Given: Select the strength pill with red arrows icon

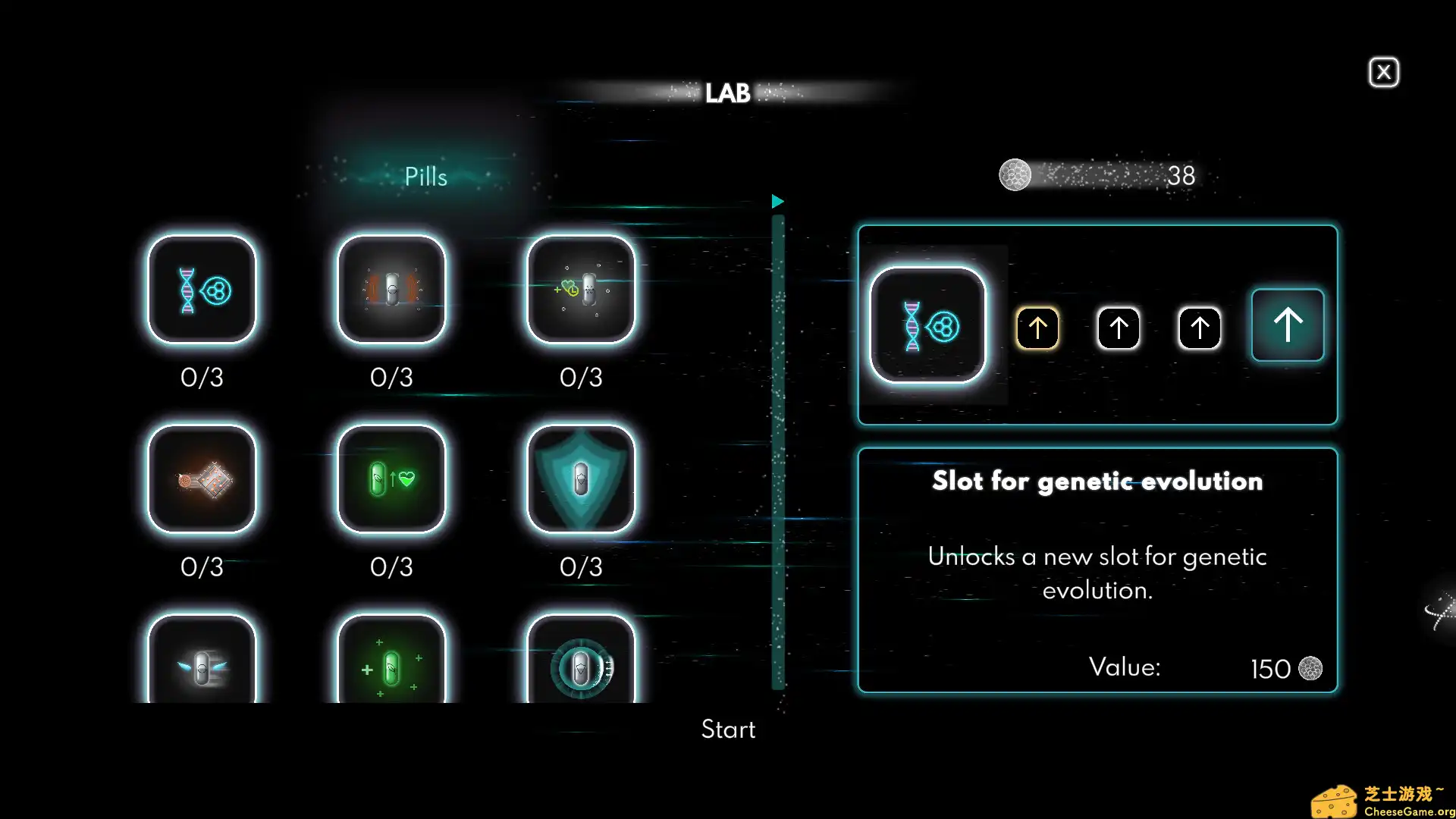Looking at the screenshot, I should pyautogui.click(x=391, y=290).
